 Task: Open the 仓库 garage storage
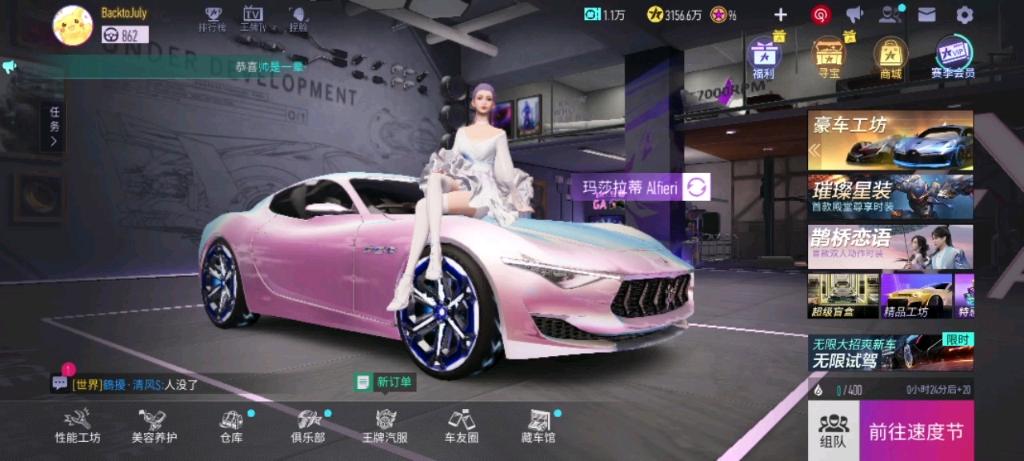tap(231, 425)
